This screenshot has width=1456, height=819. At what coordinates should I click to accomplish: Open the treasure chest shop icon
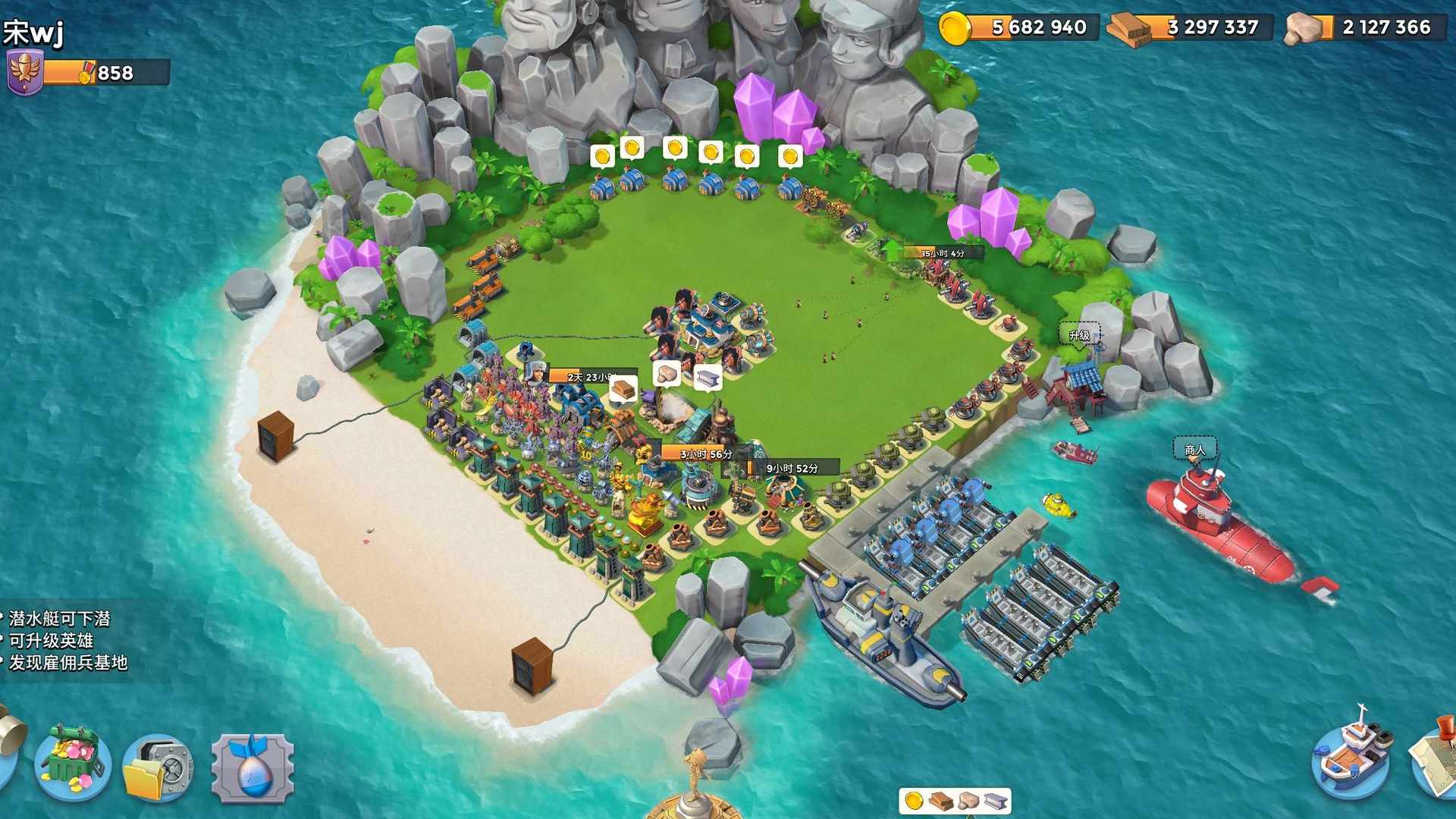pyautogui.click(x=74, y=764)
